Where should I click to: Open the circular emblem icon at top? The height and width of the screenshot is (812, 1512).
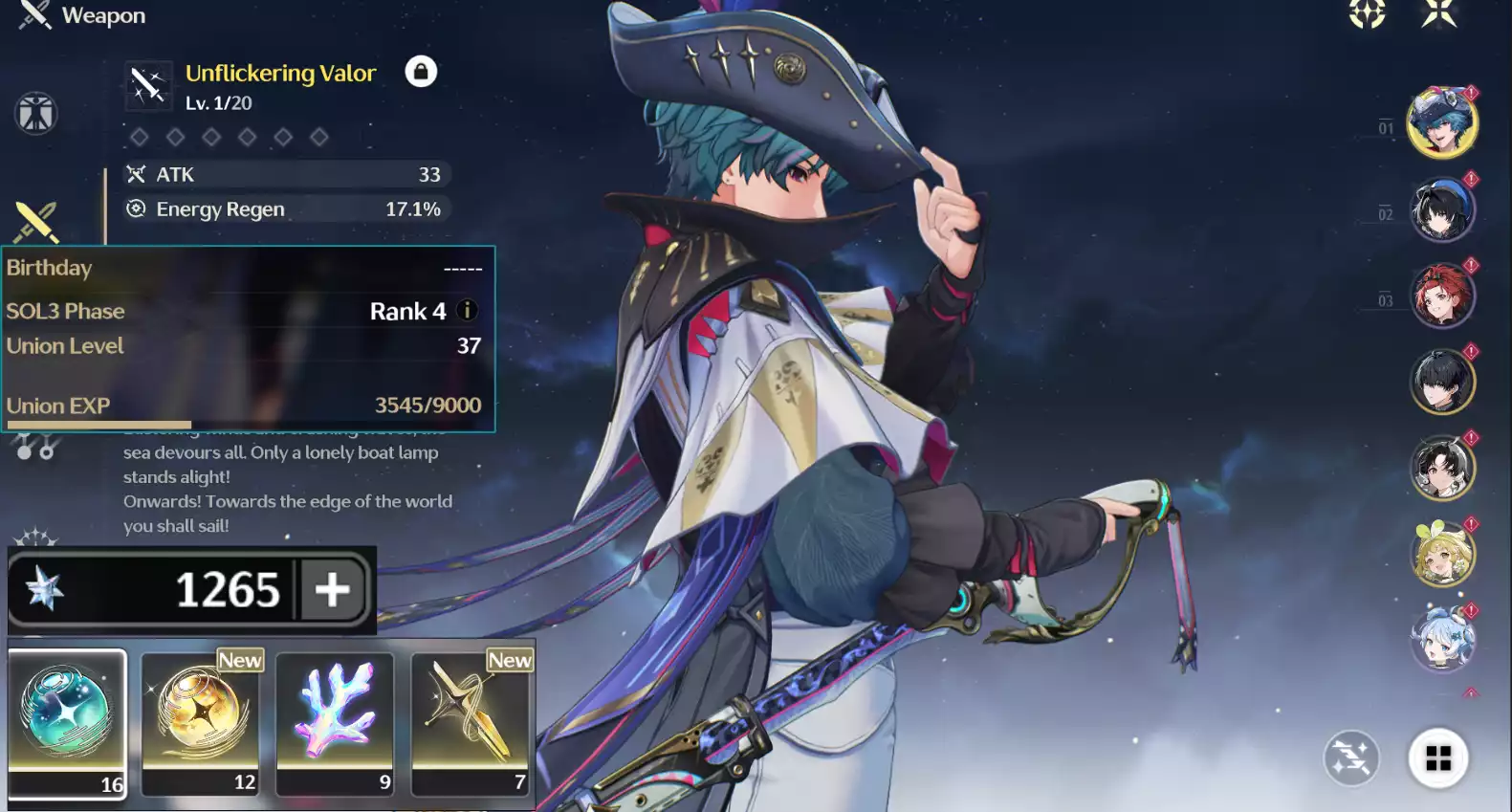(x=1368, y=13)
